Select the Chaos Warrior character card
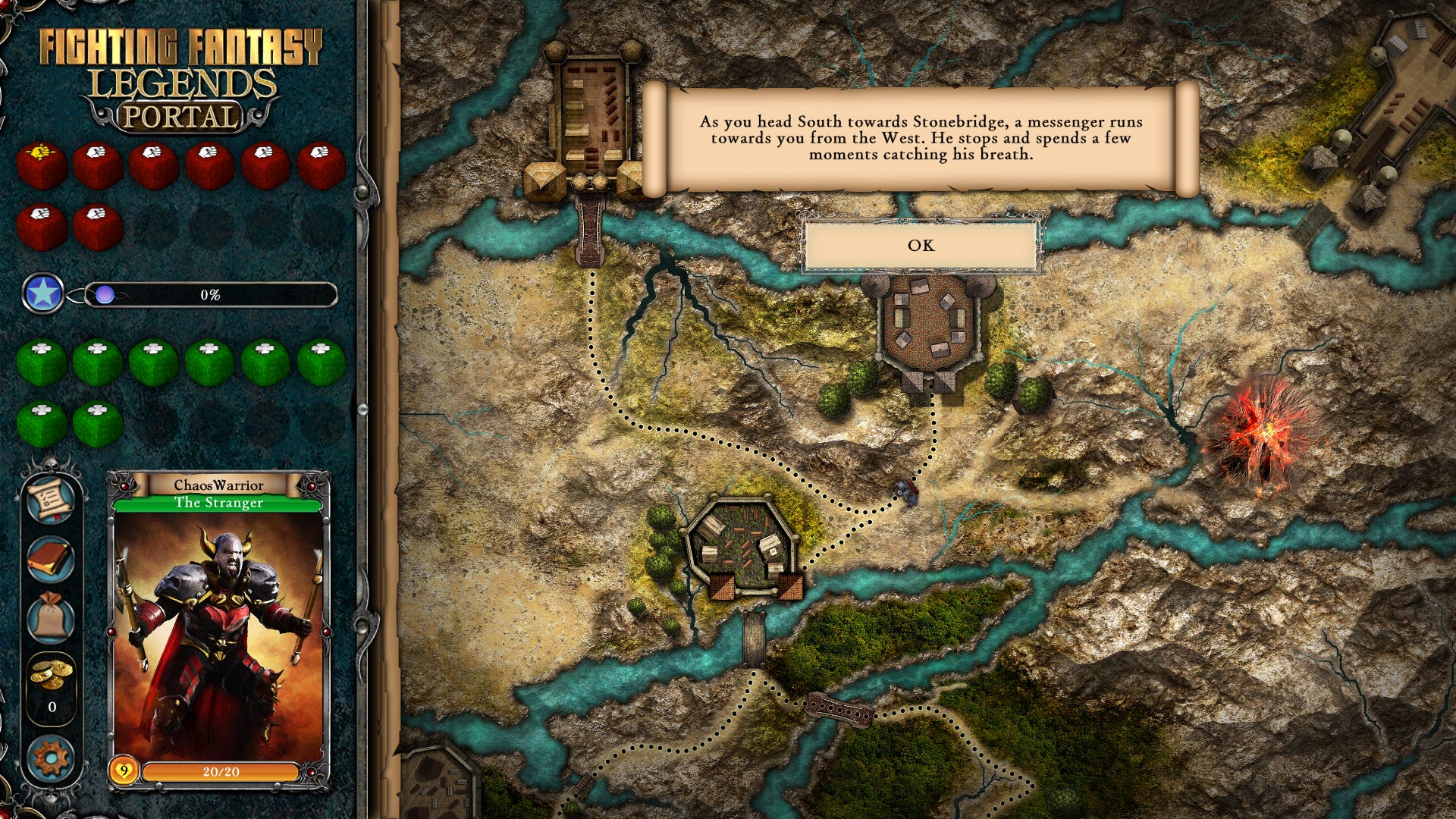Image resolution: width=1456 pixels, height=819 pixels. click(x=219, y=629)
